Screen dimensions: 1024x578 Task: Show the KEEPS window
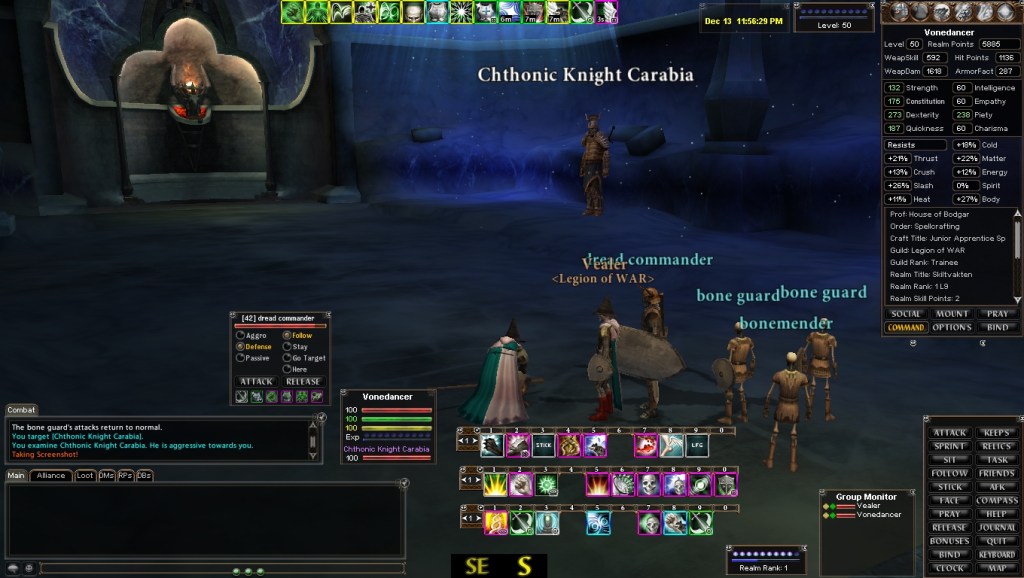point(996,433)
